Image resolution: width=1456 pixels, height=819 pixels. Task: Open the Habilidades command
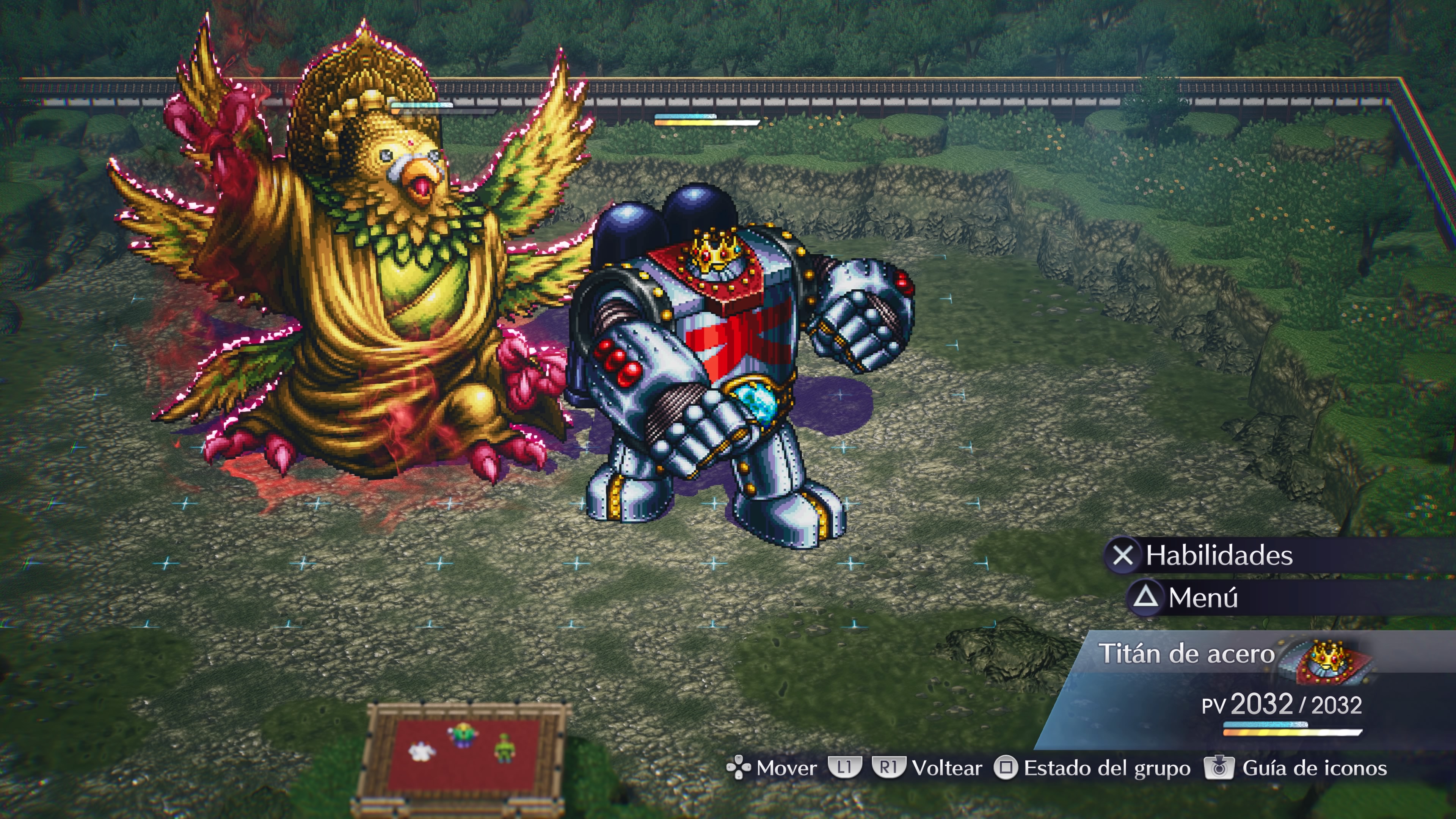tap(1218, 555)
